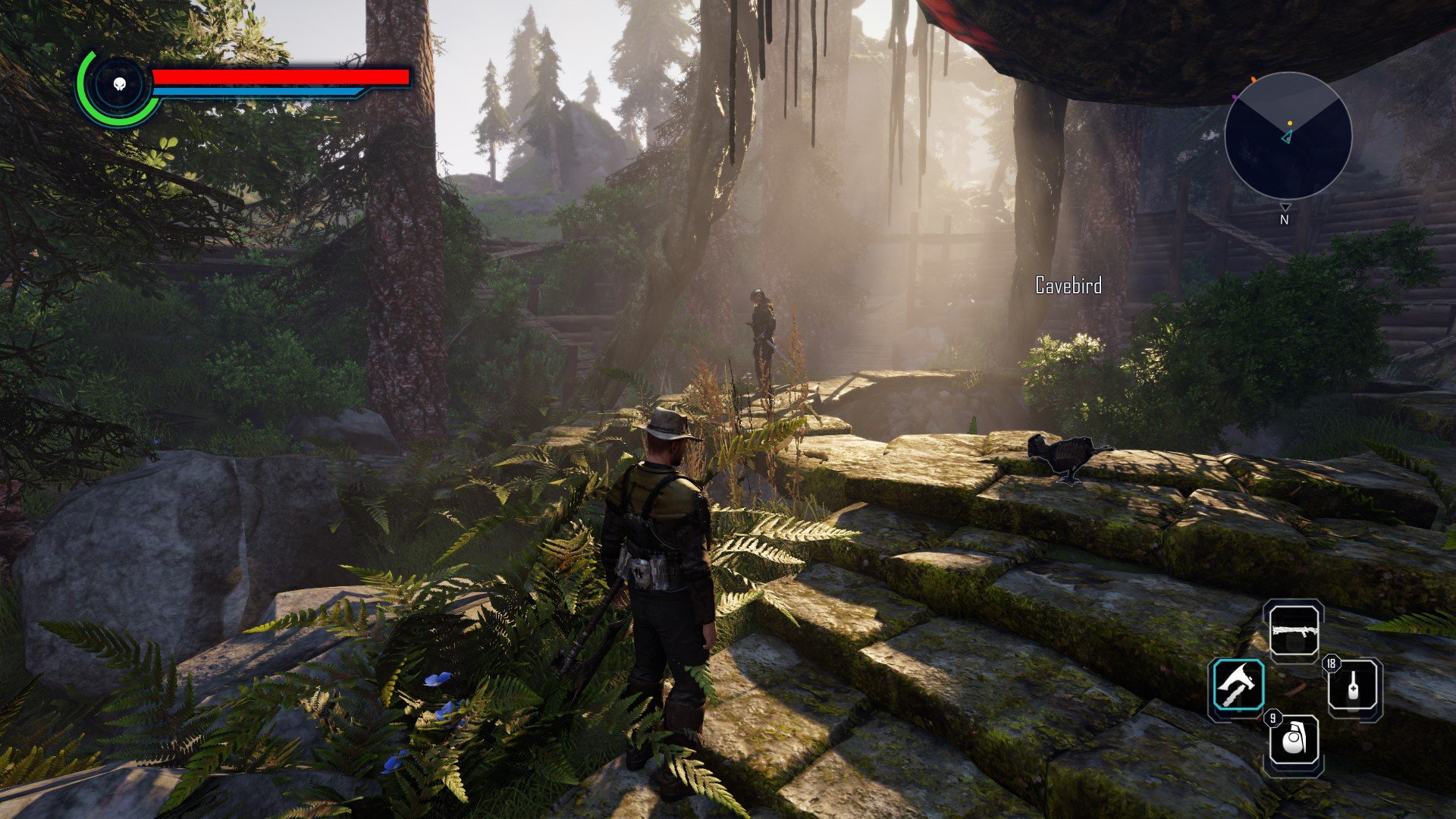Screen dimensions: 1456x819
Task: Use the healing potion quick slot
Action: coord(1354,686)
